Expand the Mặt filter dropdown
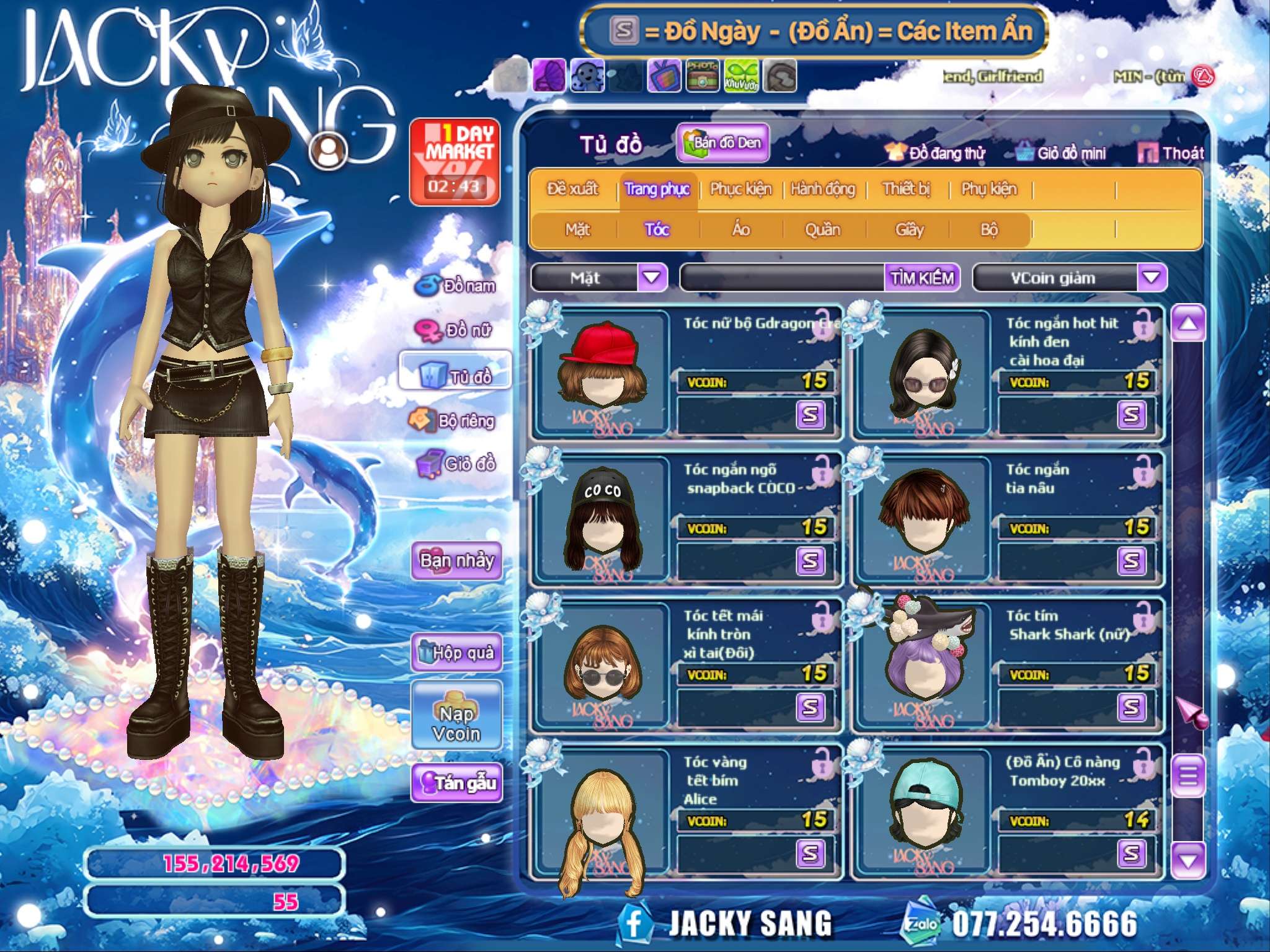Screen dimensions: 1270x952 651,278
